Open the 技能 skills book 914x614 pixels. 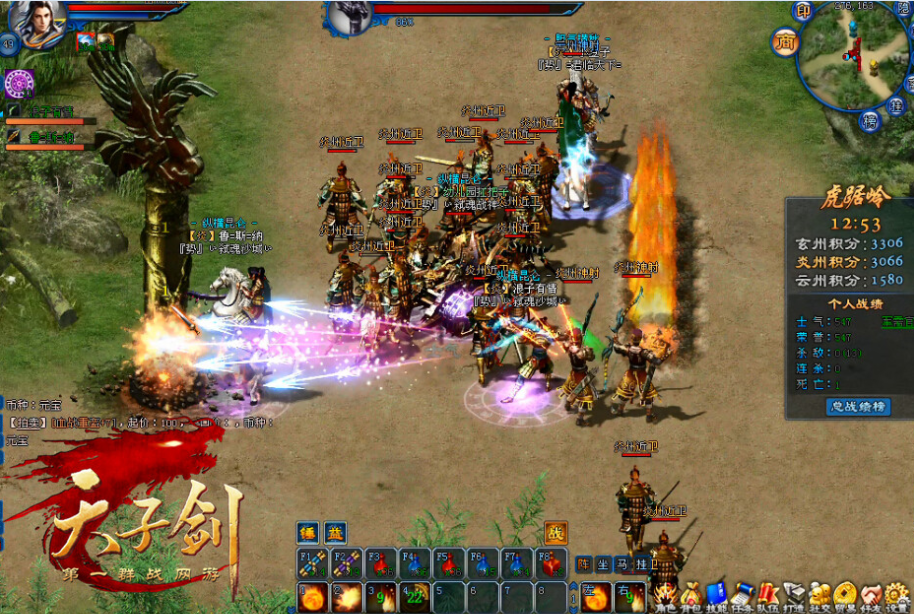click(716, 596)
